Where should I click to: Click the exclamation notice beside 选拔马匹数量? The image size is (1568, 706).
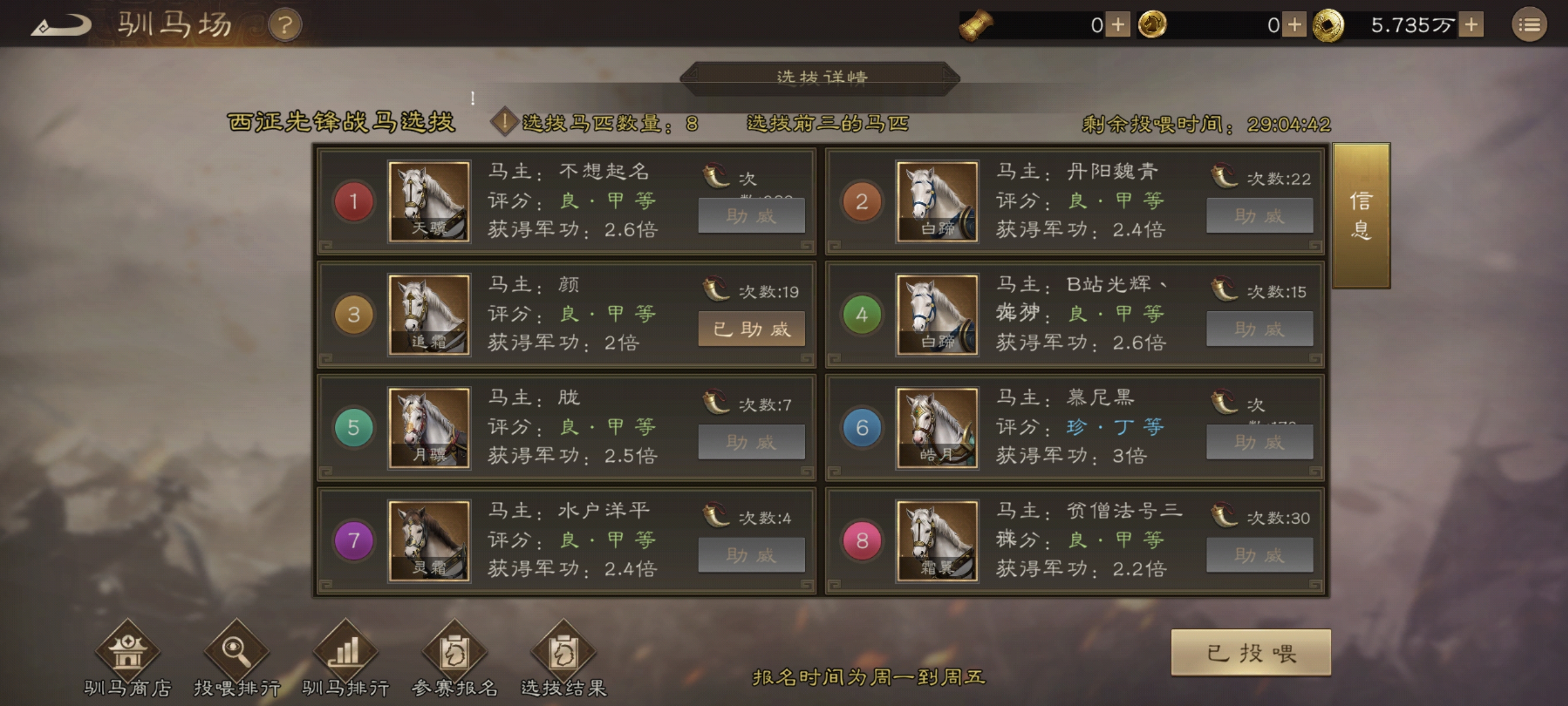[504, 122]
